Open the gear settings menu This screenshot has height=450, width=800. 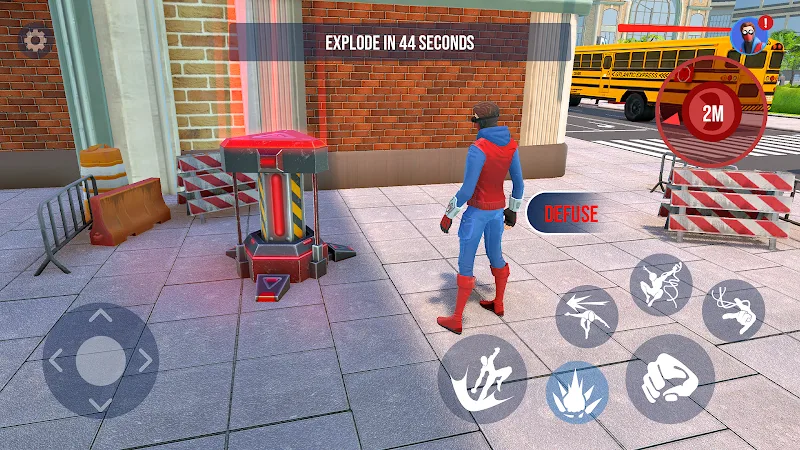click(x=36, y=41)
